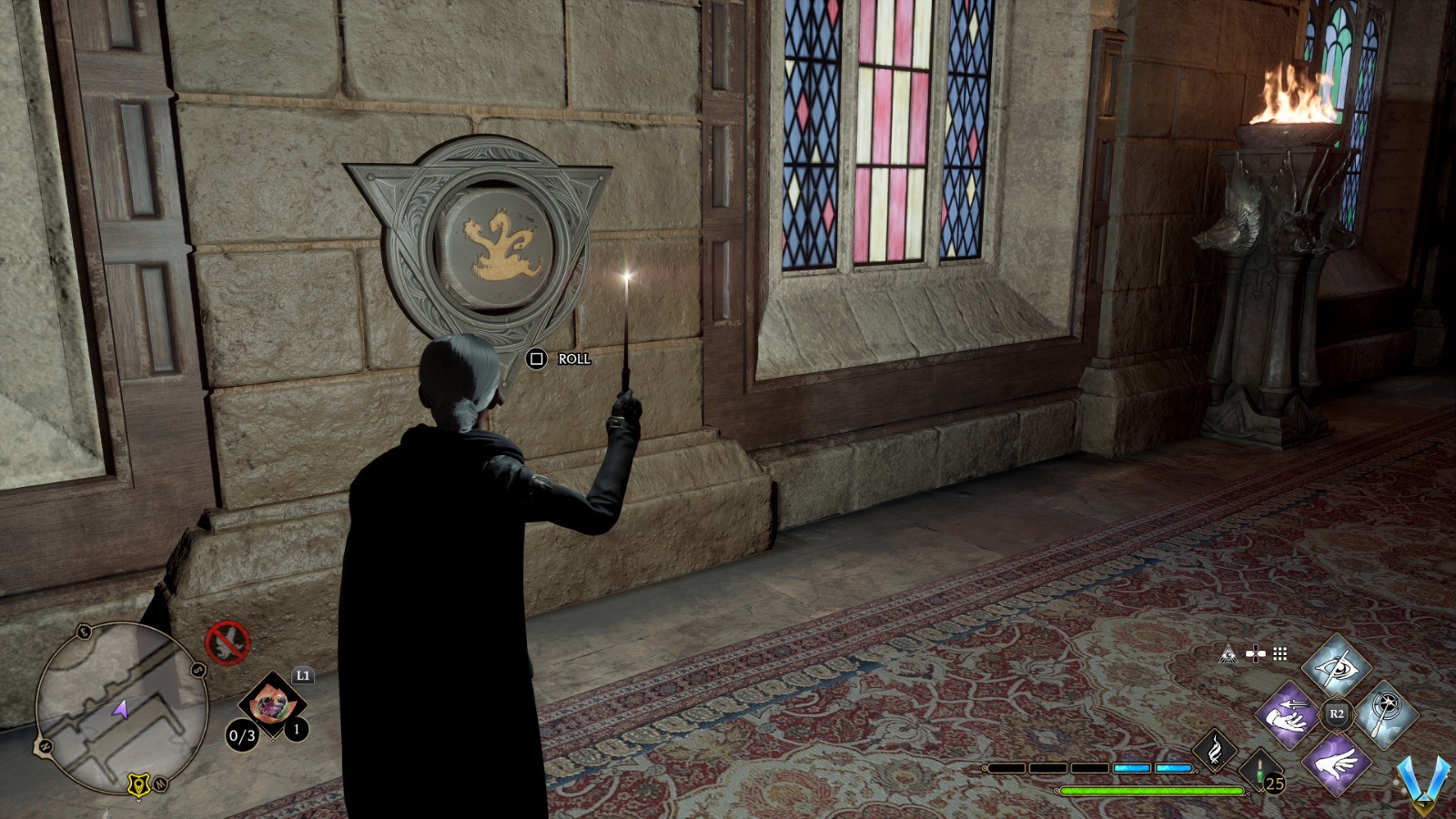Select the d-pad swap indicator
The width and height of the screenshot is (1456, 819).
[1256, 653]
